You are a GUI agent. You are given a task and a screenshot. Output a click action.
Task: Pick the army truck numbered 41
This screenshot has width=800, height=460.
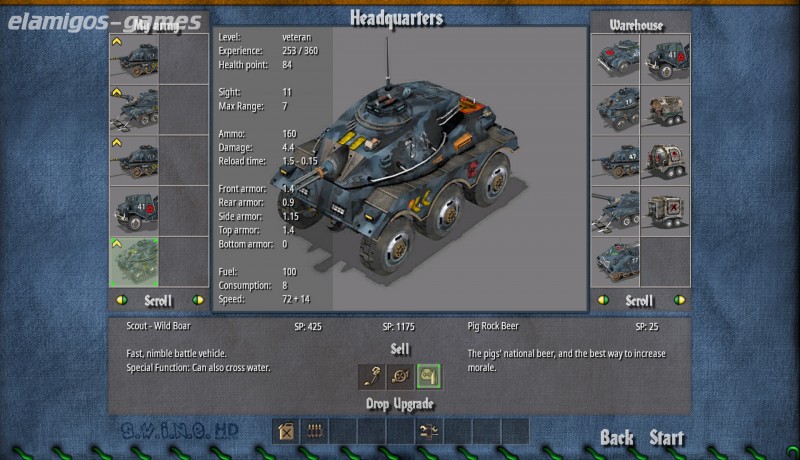click(x=133, y=211)
